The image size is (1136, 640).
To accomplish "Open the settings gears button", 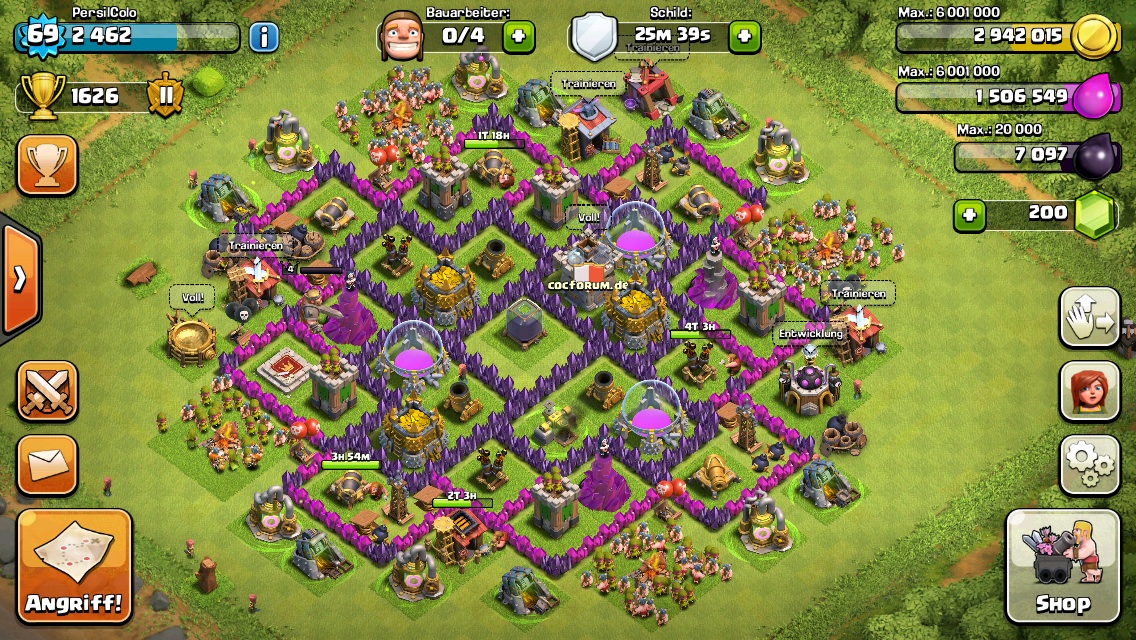I will [1089, 464].
